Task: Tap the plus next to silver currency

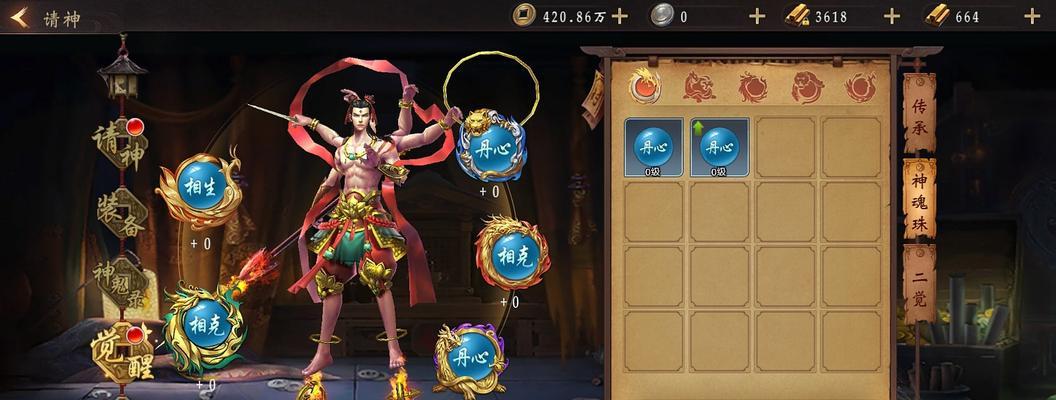Action: (757, 16)
